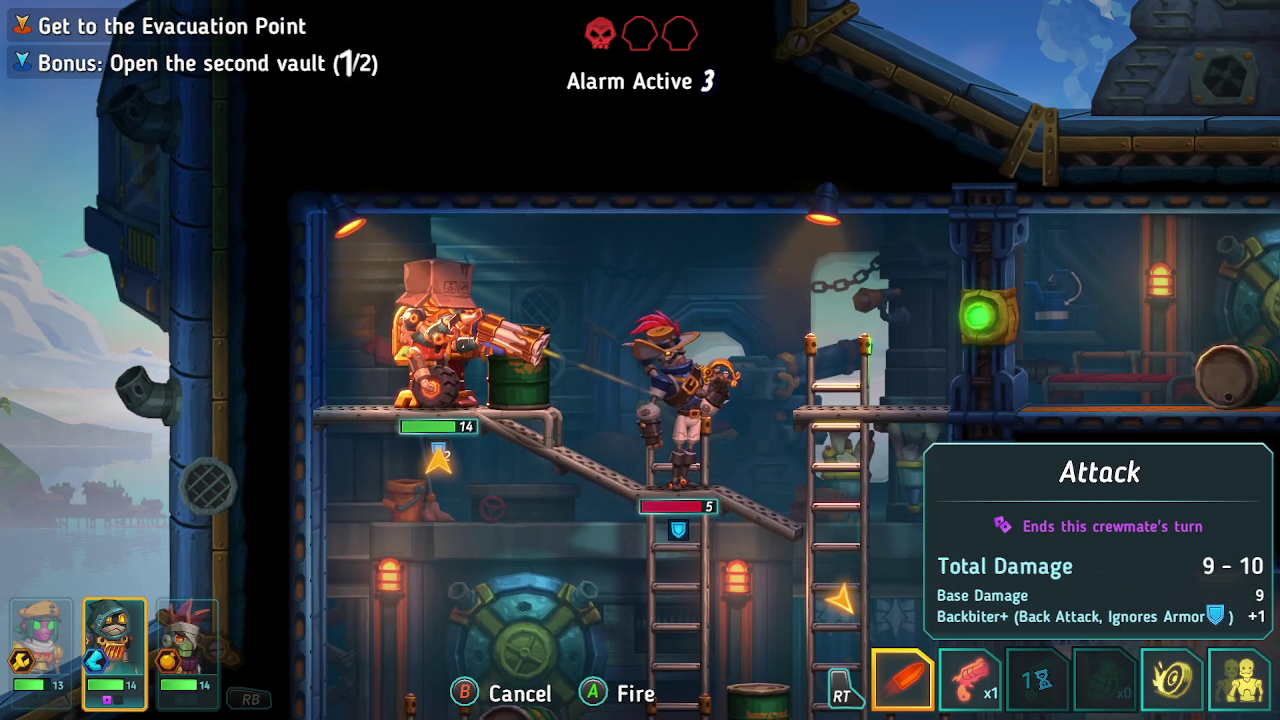Screen dimensions: 1280x720
Task: Select the grenade slot showing x0
Action: [1102, 678]
